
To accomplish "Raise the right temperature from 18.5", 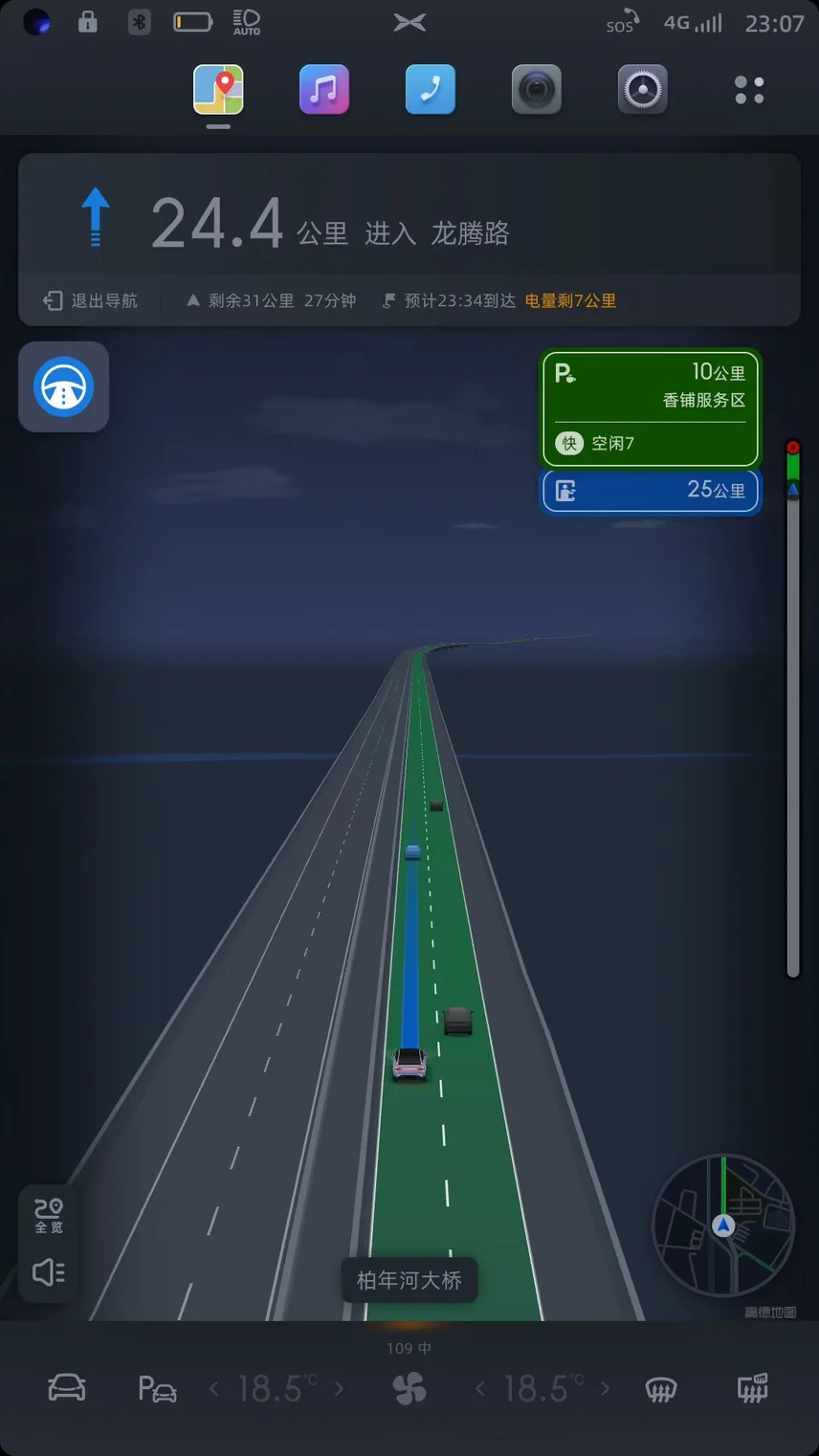I will pos(605,1388).
